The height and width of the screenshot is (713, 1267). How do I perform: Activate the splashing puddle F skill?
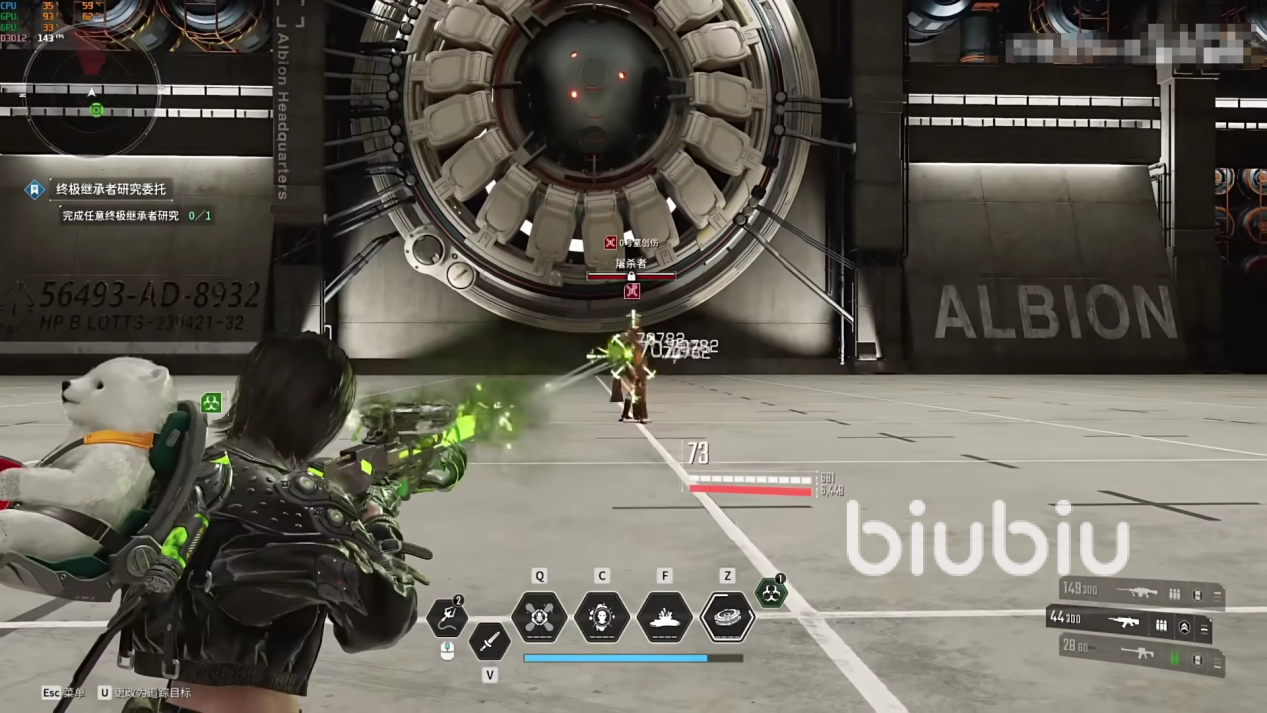coord(665,617)
